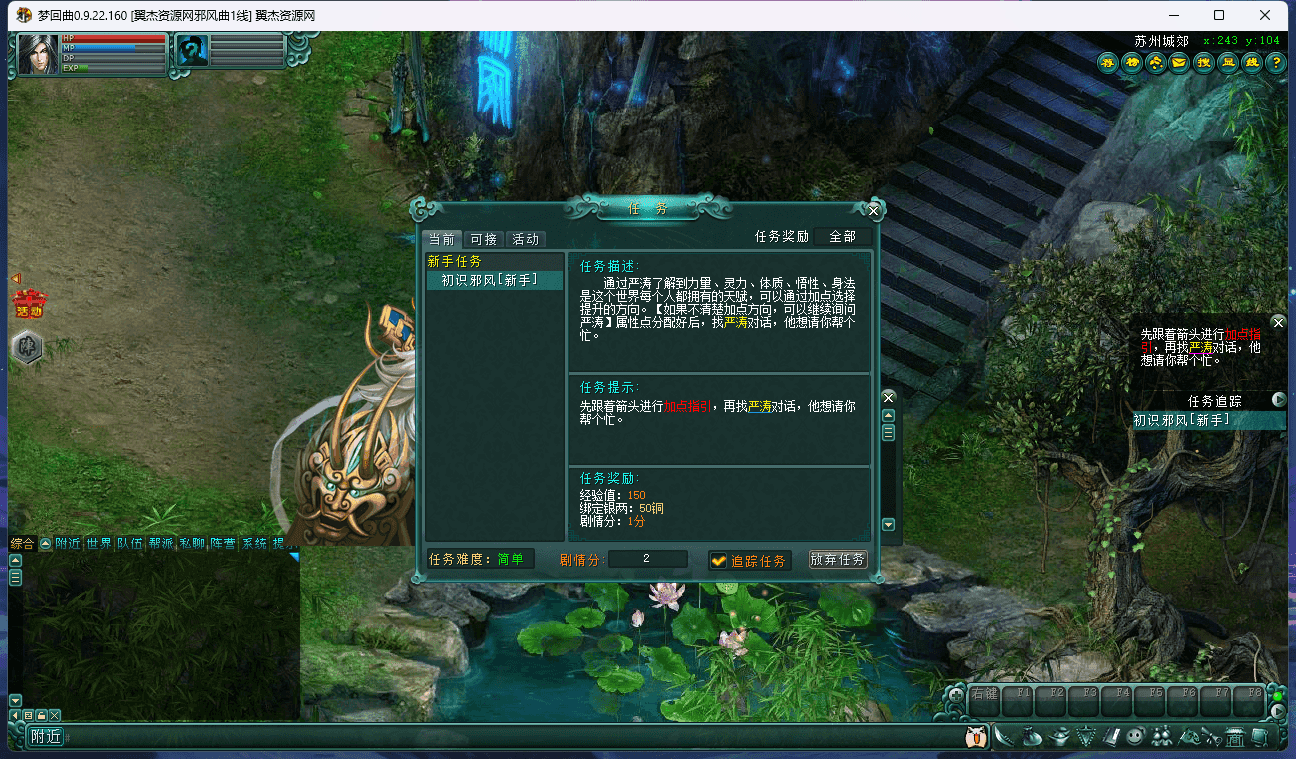Viewport: 1296px width, 759px height.
Task: Select the sword icon in the bottom toolbar
Action: click(x=1003, y=737)
